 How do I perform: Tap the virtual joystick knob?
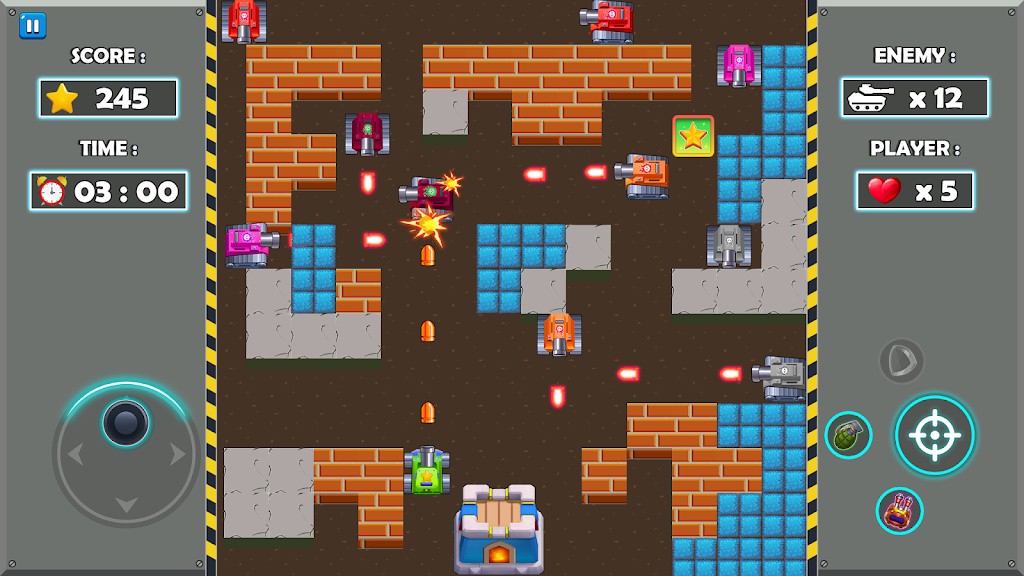(126, 424)
